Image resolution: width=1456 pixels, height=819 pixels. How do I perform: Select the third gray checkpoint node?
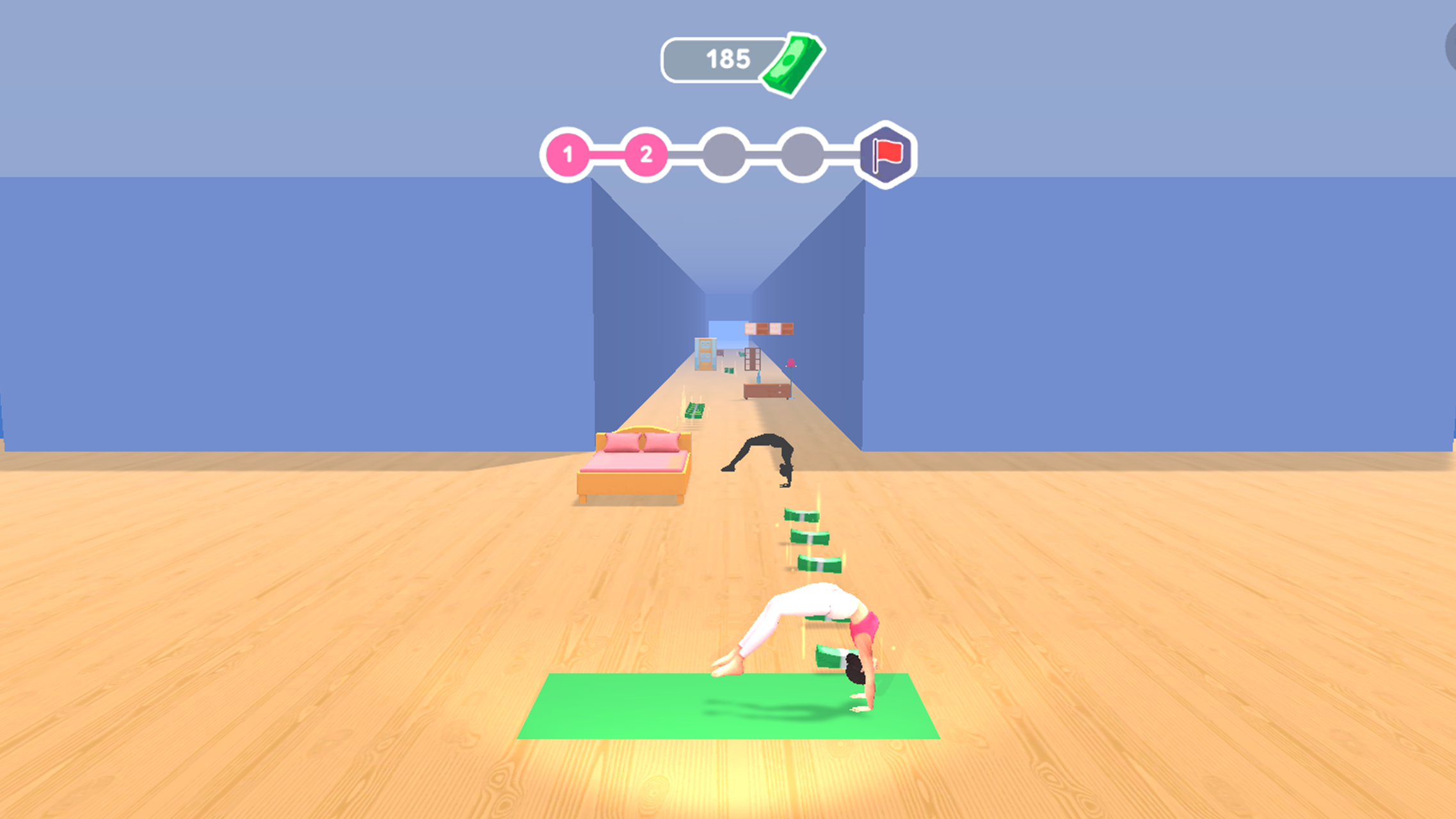(724, 154)
